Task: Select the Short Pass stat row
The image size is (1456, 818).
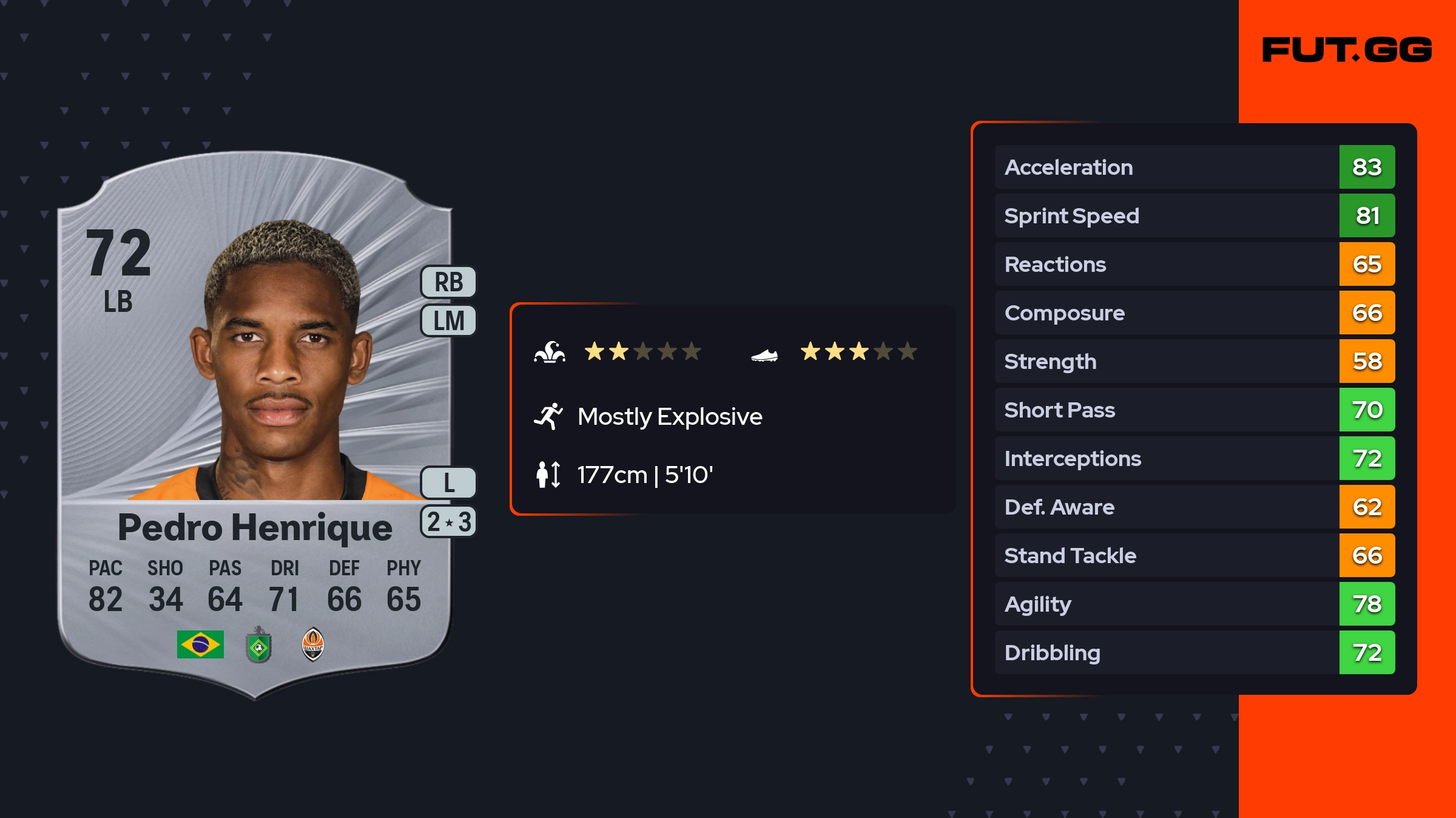Action: [1194, 410]
